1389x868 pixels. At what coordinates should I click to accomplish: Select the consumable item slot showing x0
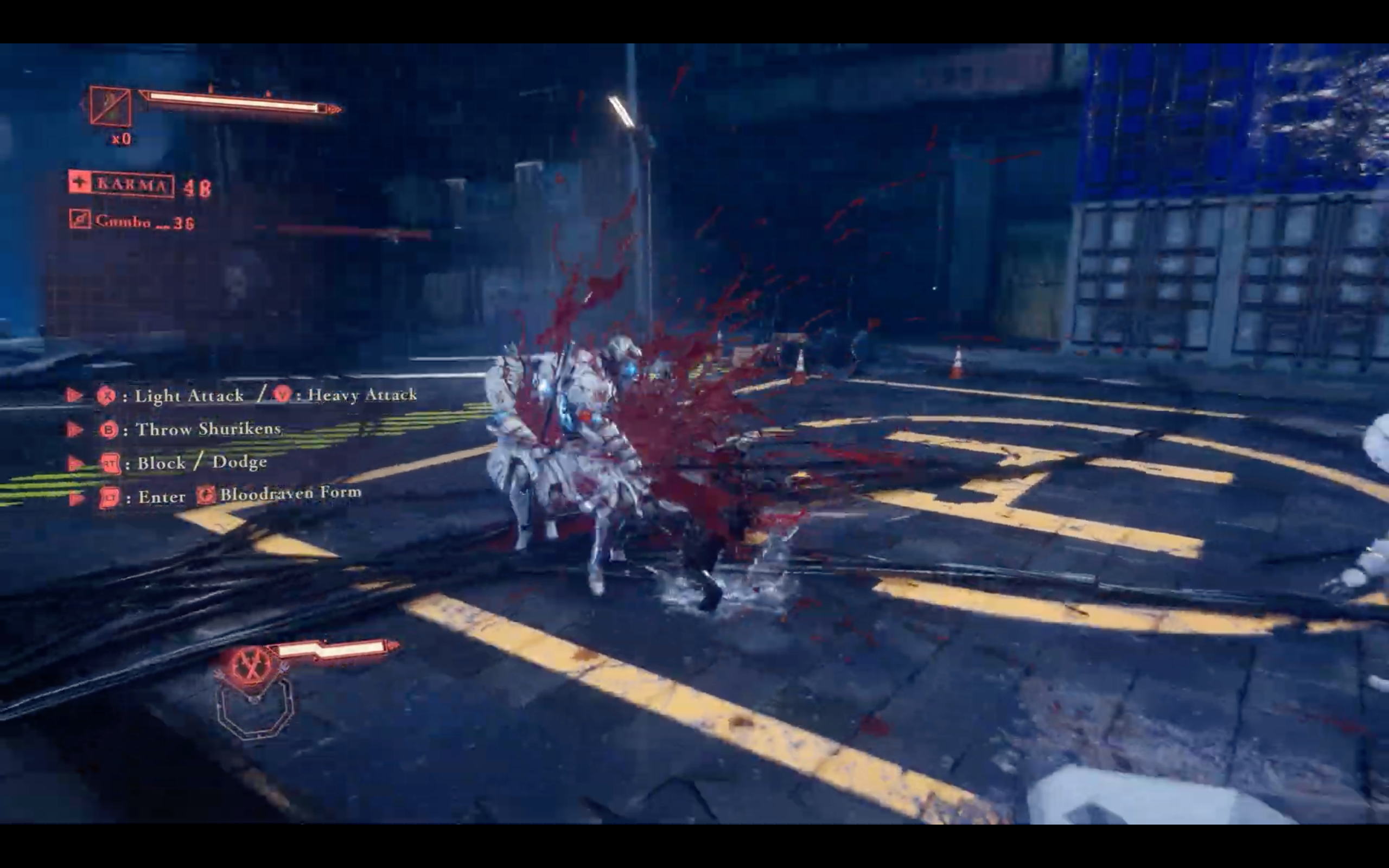[x=110, y=106]
